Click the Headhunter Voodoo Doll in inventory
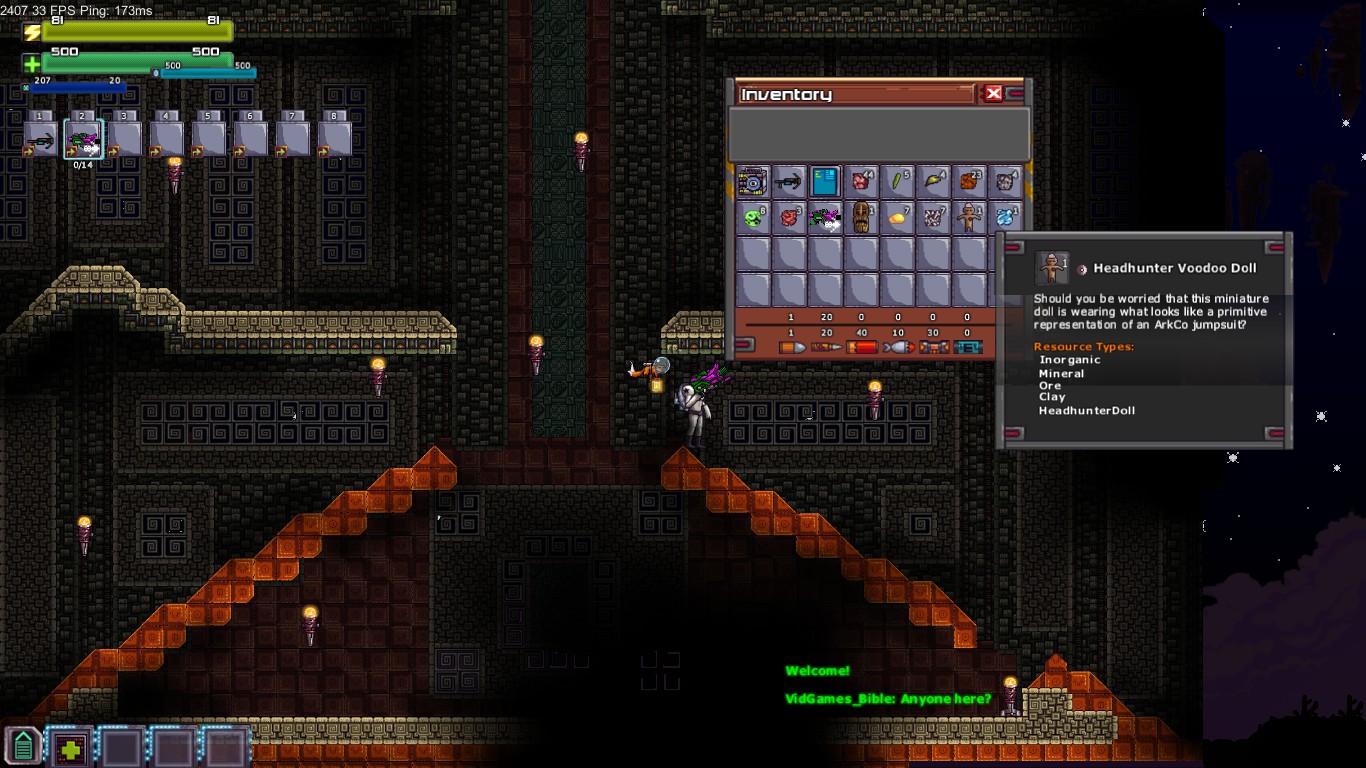Viewport: 1366px width, 768px height. [x=969, y=217]
